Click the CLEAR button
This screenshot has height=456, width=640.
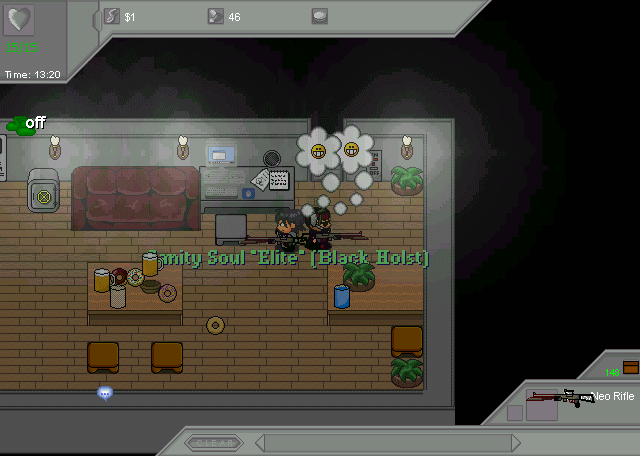coord(213,442)
